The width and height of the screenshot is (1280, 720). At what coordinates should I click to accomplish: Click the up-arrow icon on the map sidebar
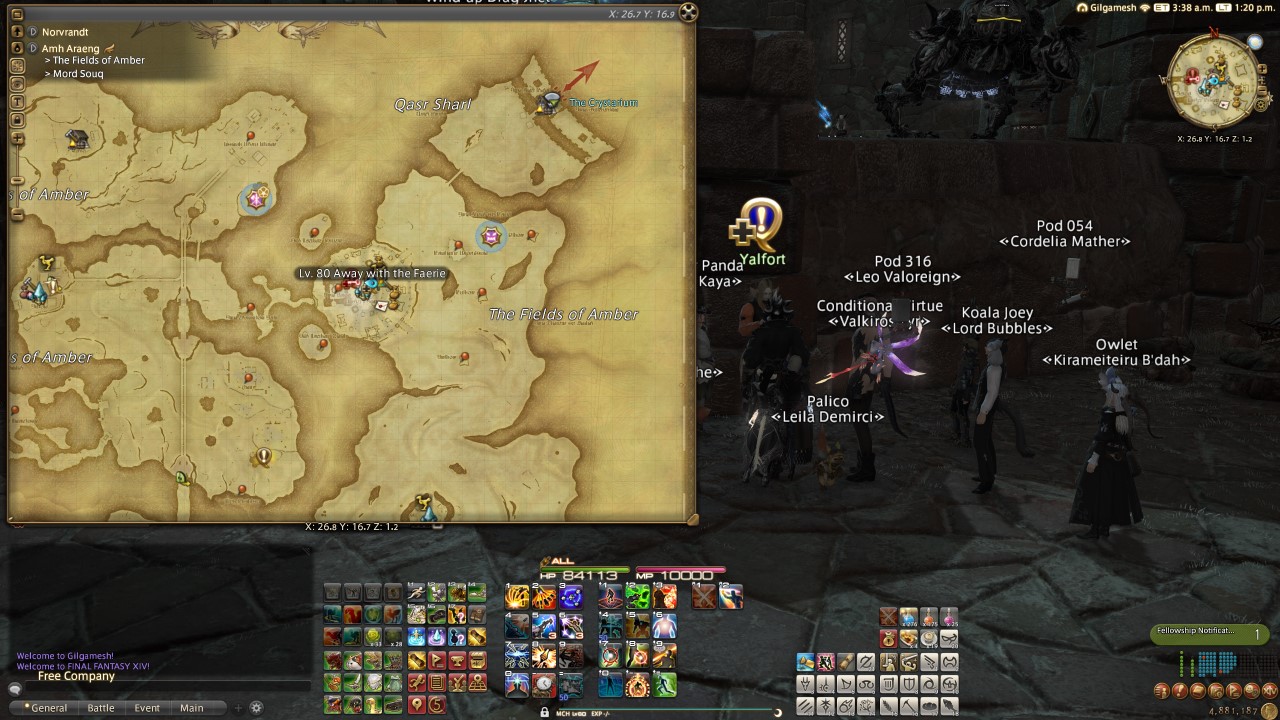point(17,33)
